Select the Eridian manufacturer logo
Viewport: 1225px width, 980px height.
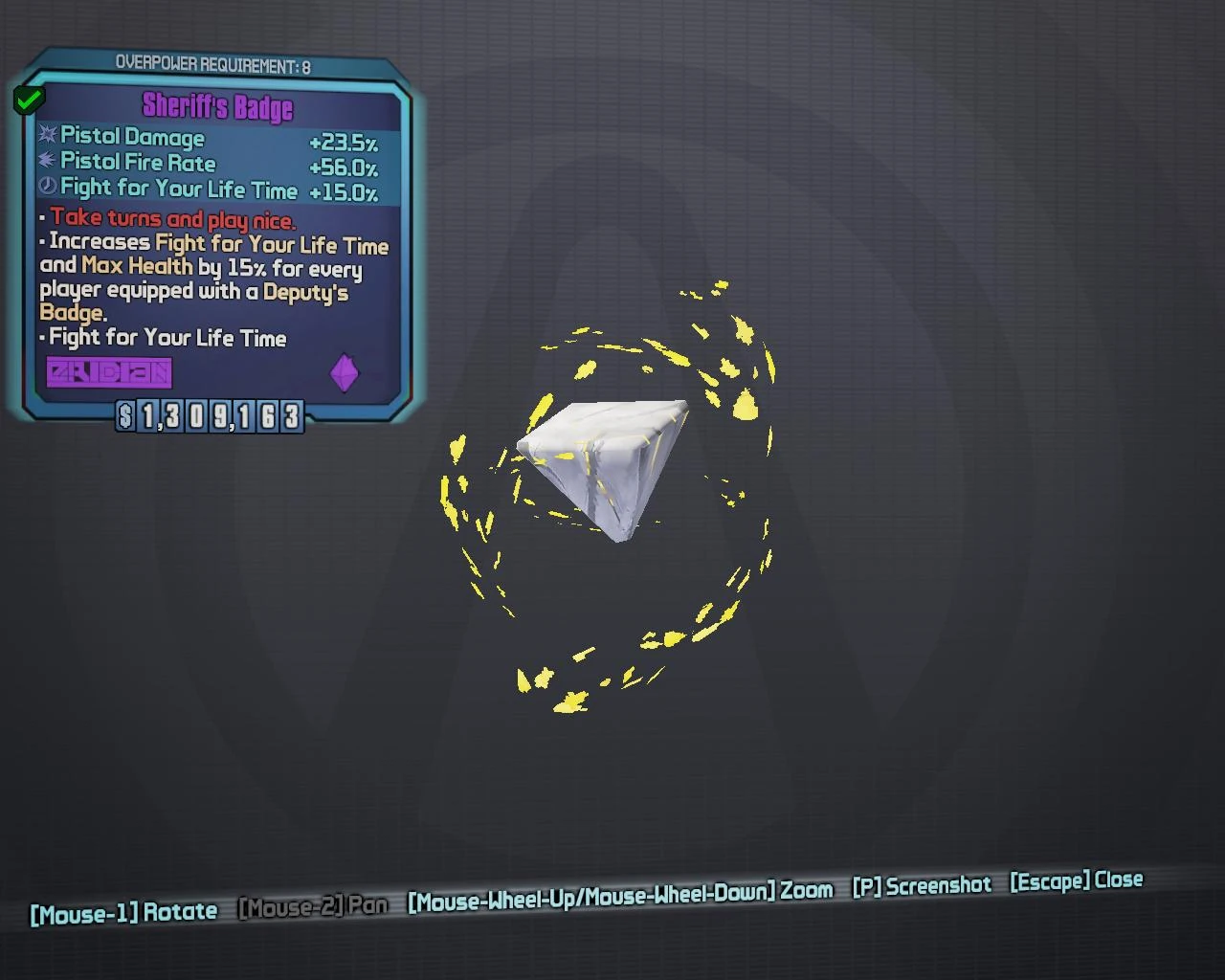(x=108, y=371)
